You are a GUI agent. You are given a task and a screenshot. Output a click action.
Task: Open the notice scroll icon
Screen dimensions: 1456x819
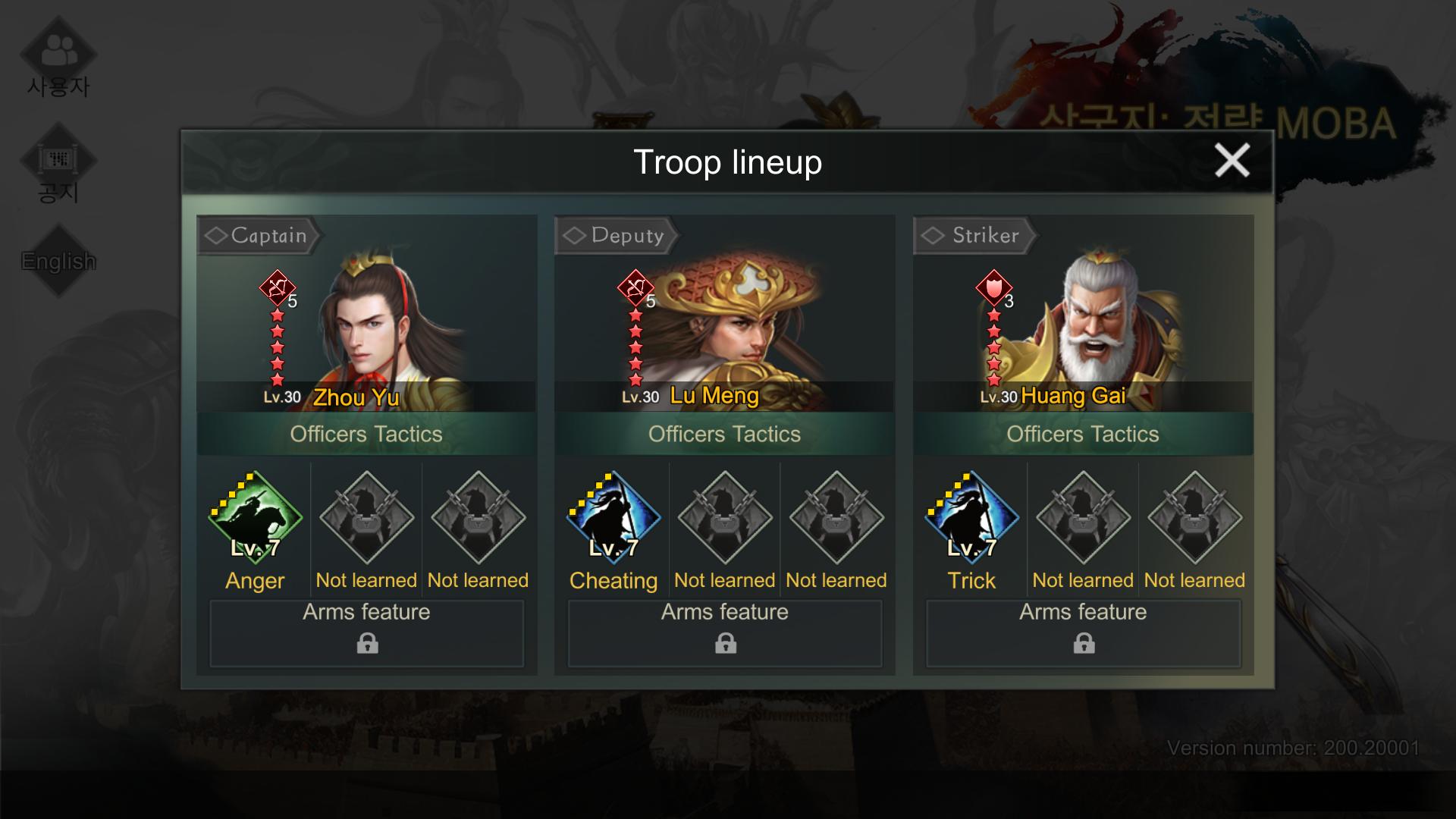pyautogui.click(x=58, y=161)
